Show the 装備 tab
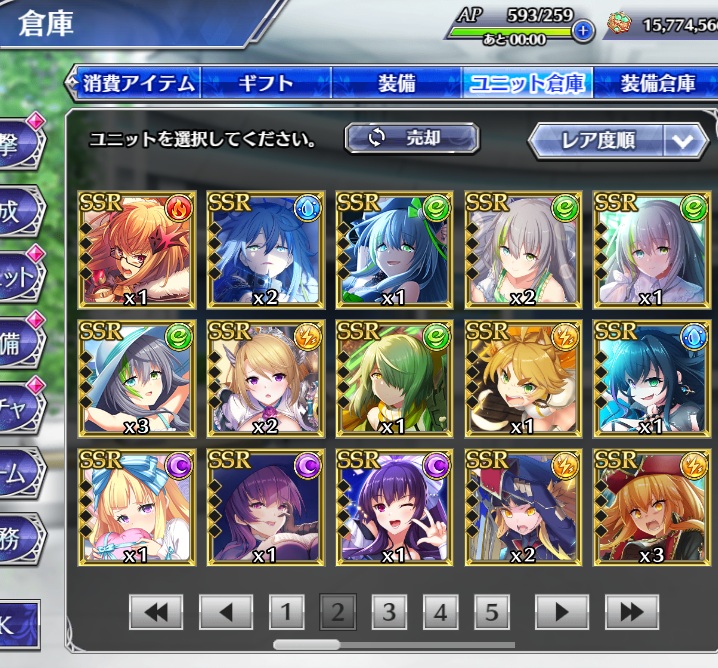718x668 pixels. point(396,82)
